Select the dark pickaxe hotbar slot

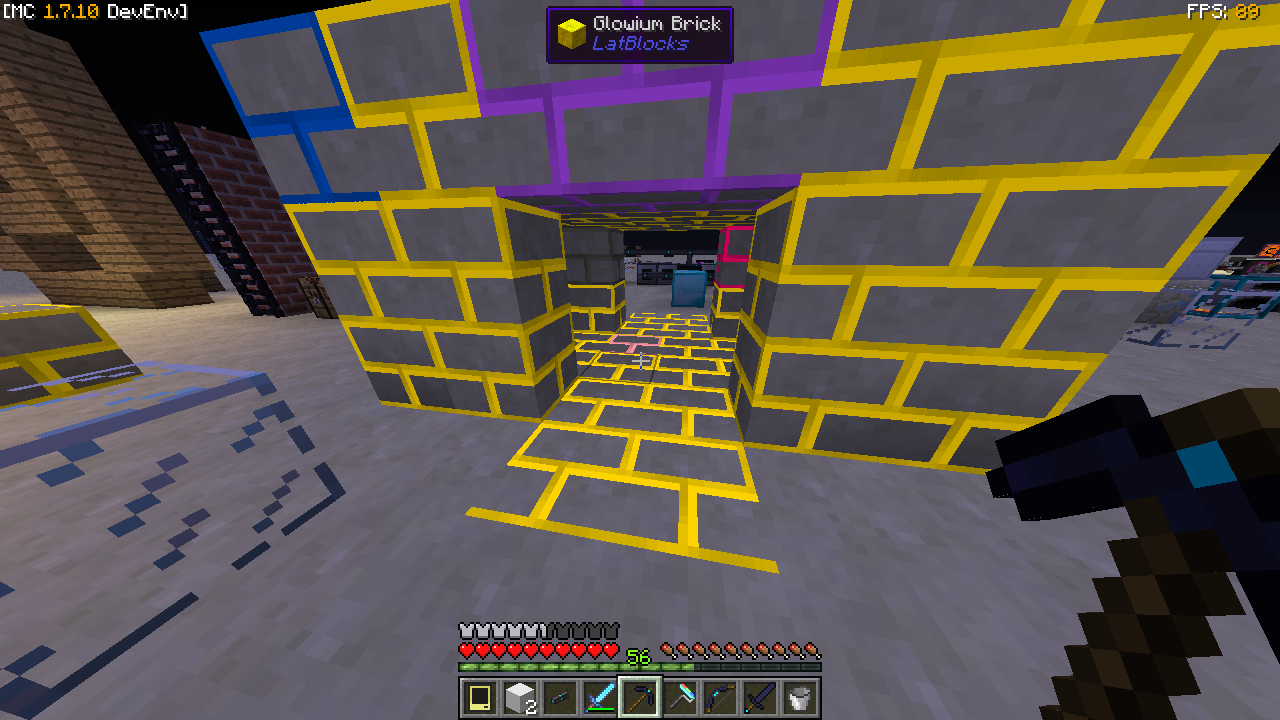tap(640, 697)
